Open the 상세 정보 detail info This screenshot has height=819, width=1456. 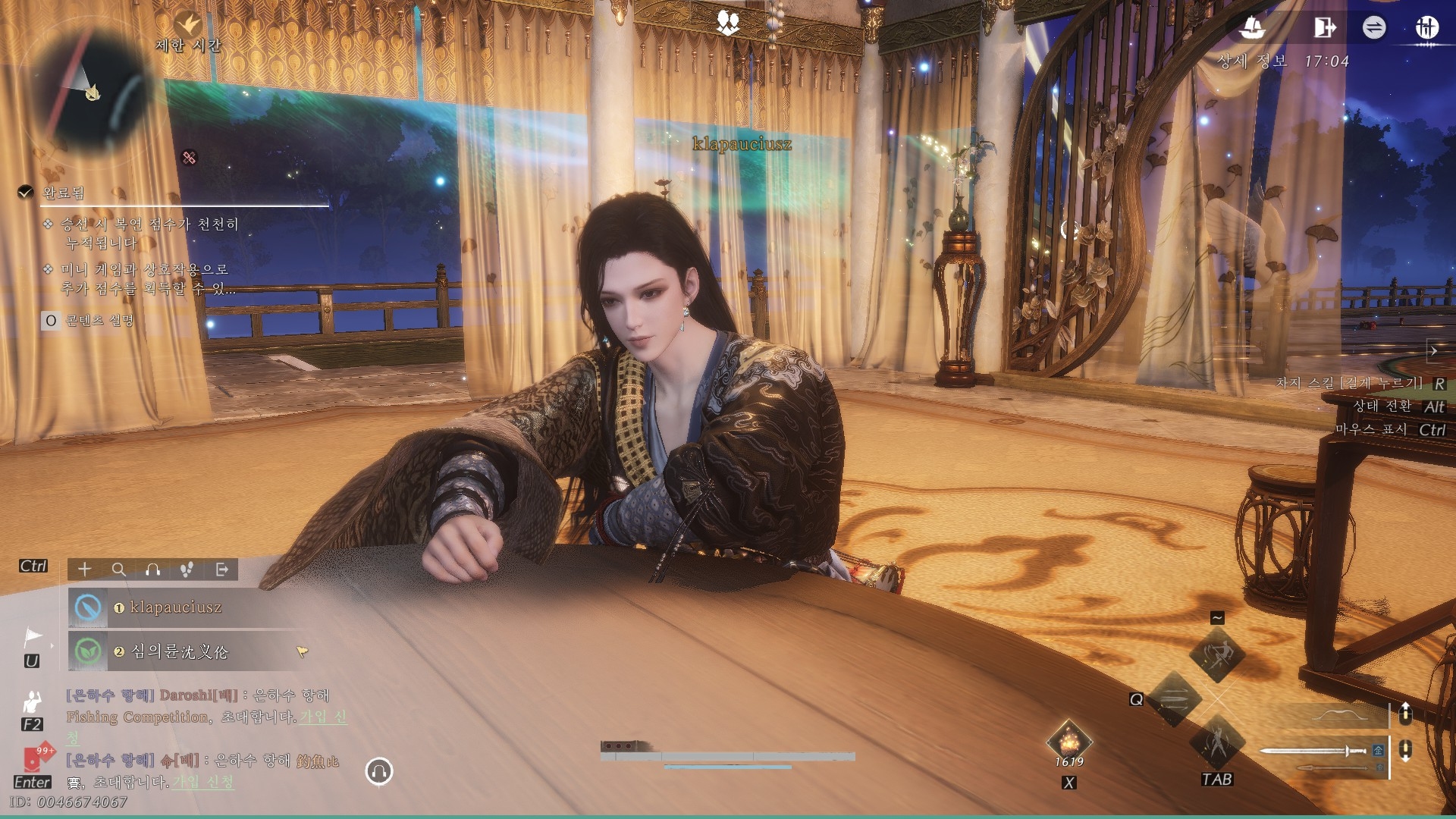[x=1252, y=61]
